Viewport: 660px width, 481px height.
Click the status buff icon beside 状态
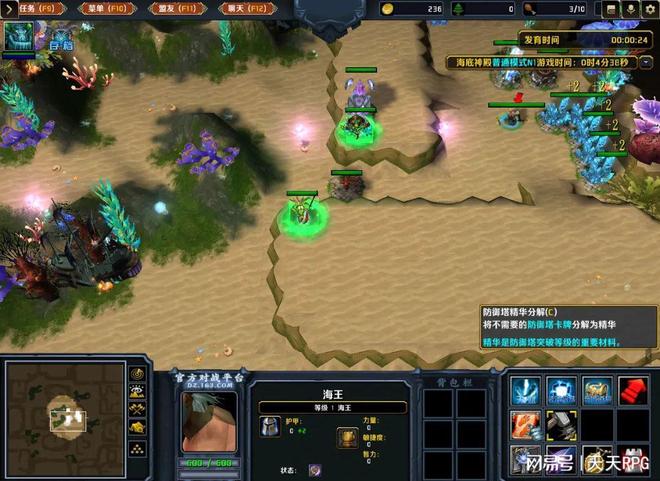point(314,469)
